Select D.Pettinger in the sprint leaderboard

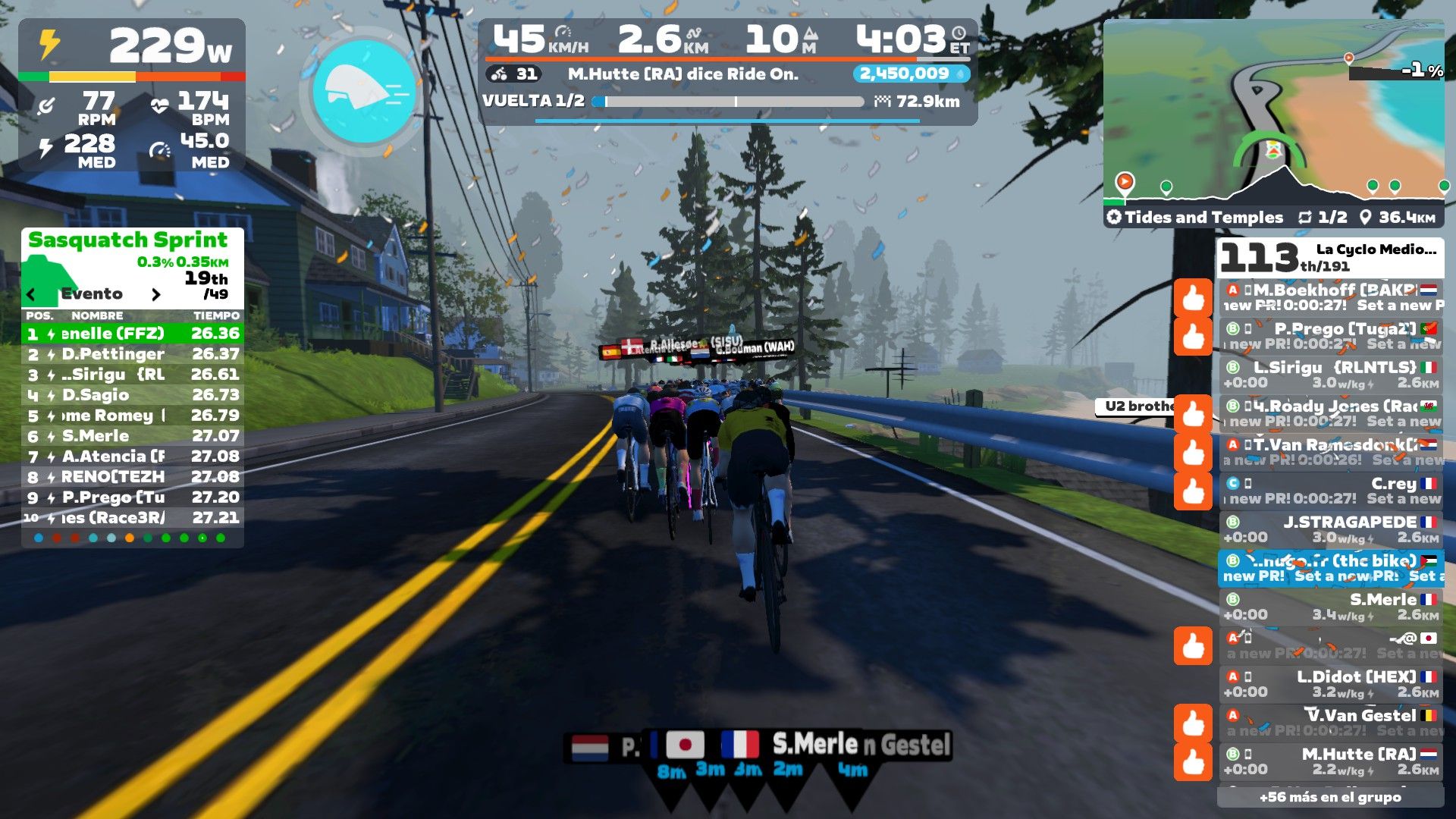point(133,354)
